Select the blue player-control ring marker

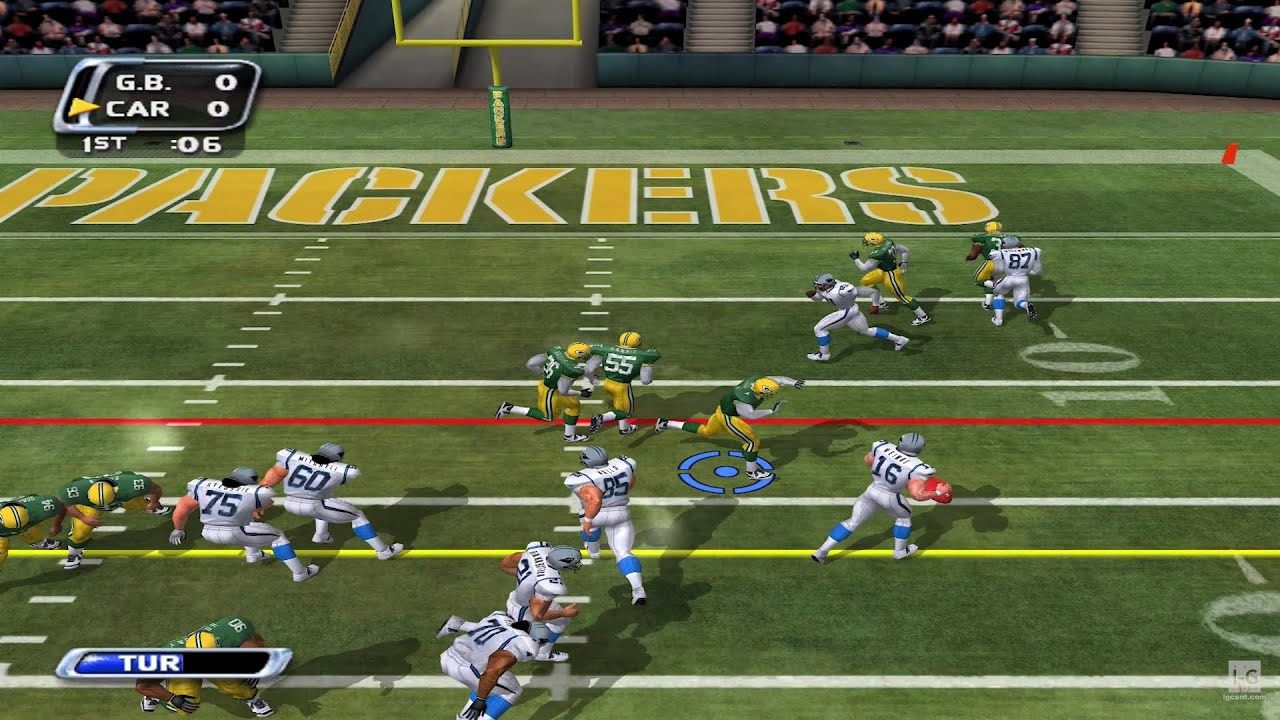[x=727, y=471]
